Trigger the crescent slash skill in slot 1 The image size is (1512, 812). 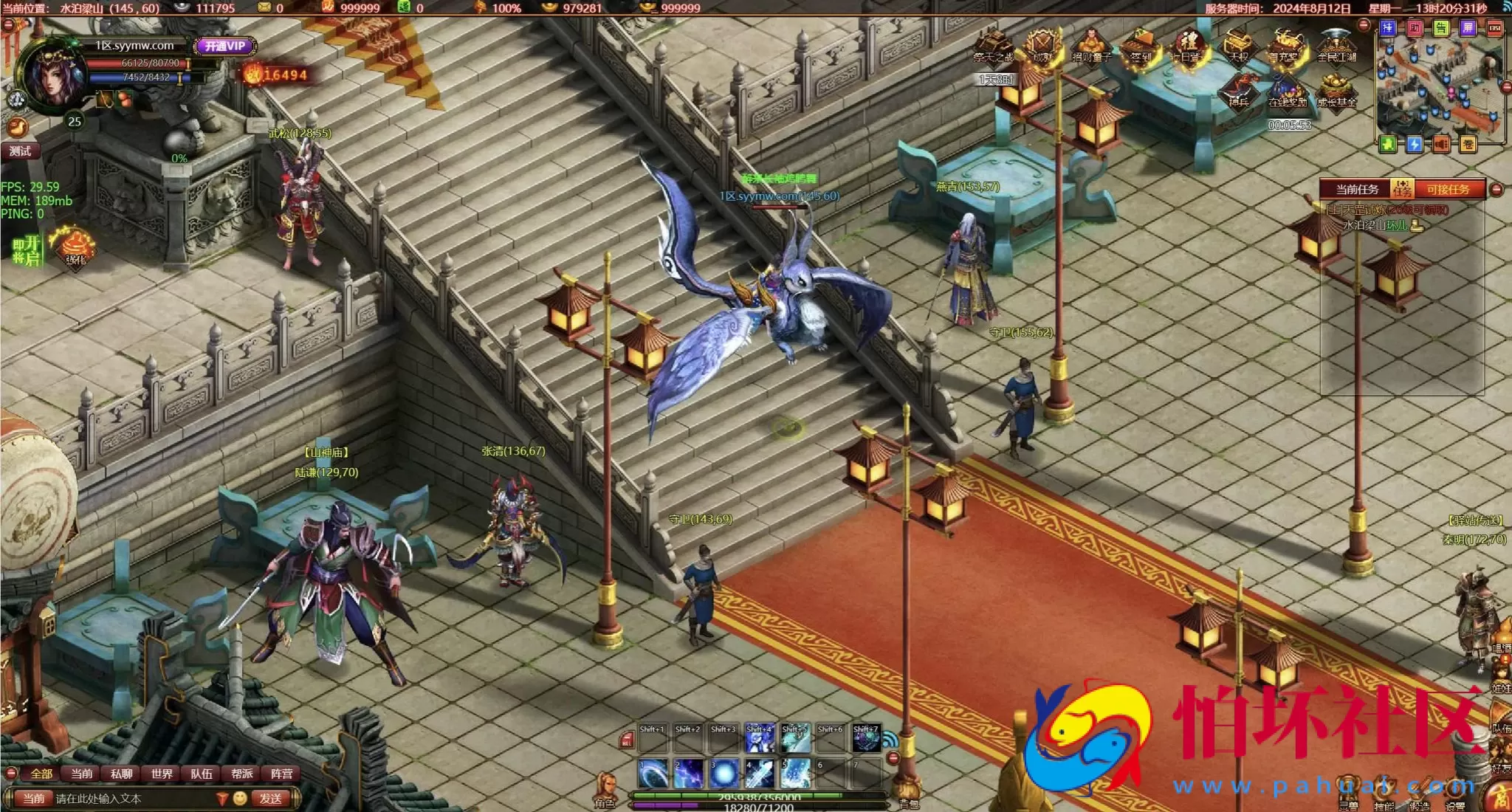coord(653,774)
